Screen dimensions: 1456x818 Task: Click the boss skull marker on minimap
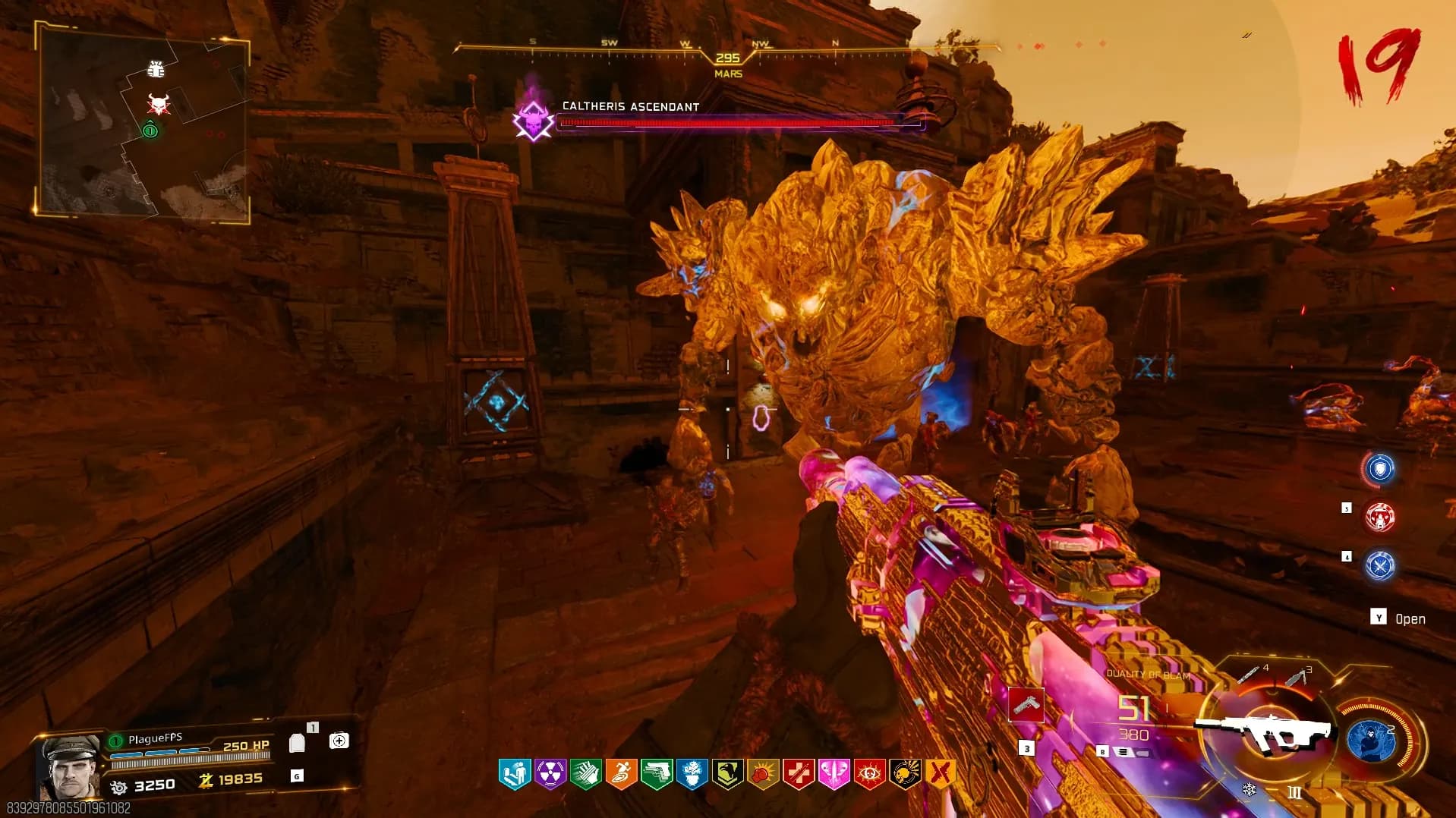tap(159, 105)
